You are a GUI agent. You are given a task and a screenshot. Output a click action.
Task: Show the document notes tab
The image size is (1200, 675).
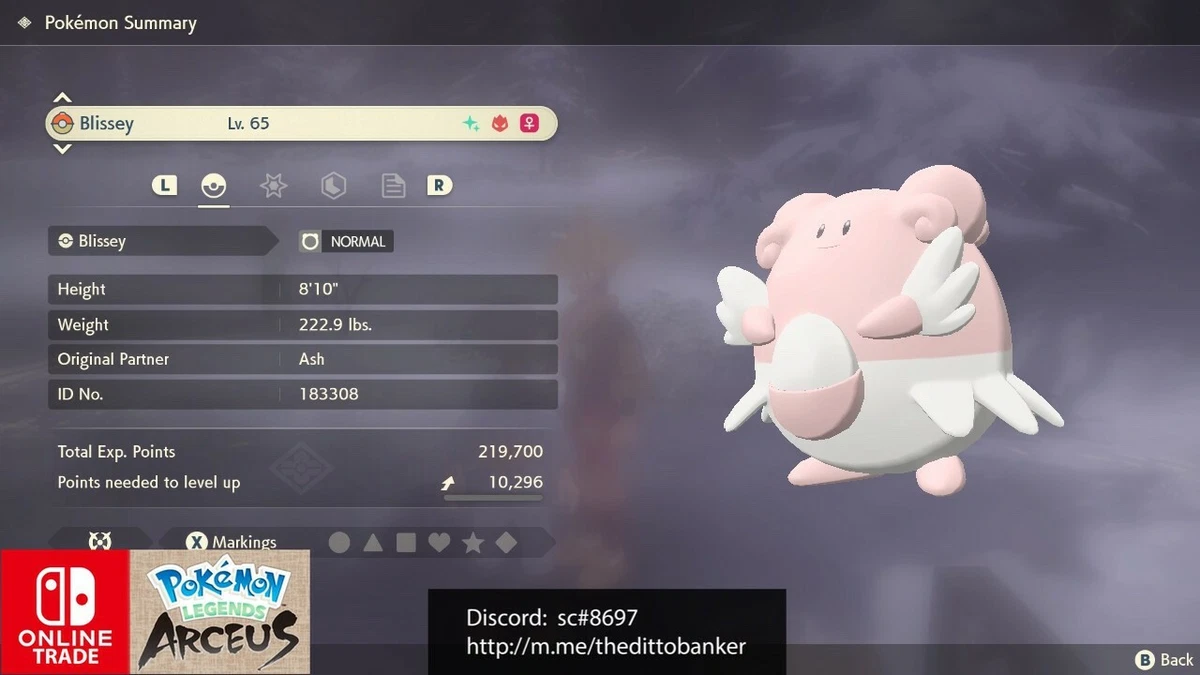(x=393, y=185)
